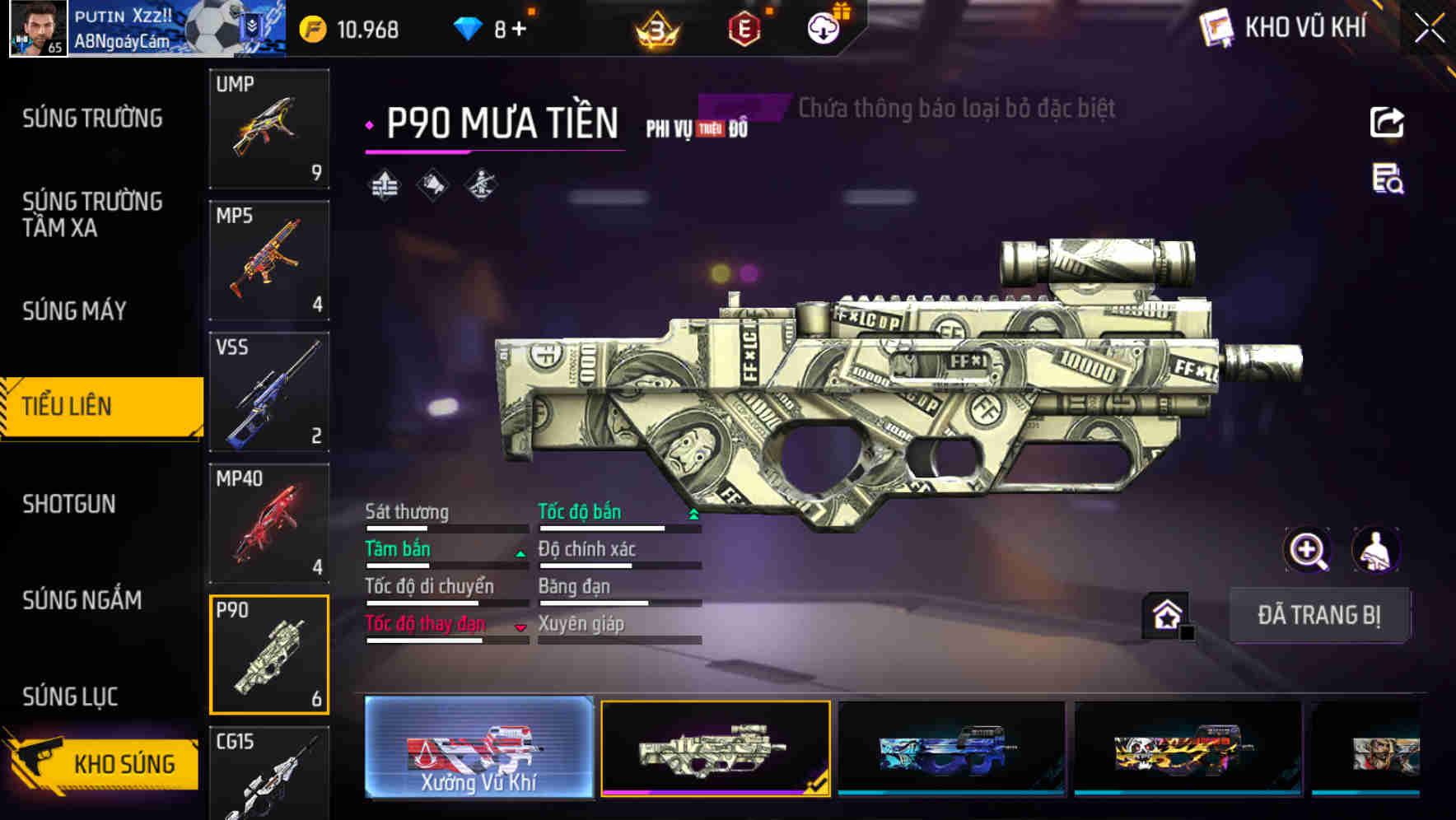Switch to the SHOTGUN category

click(71, 504)
